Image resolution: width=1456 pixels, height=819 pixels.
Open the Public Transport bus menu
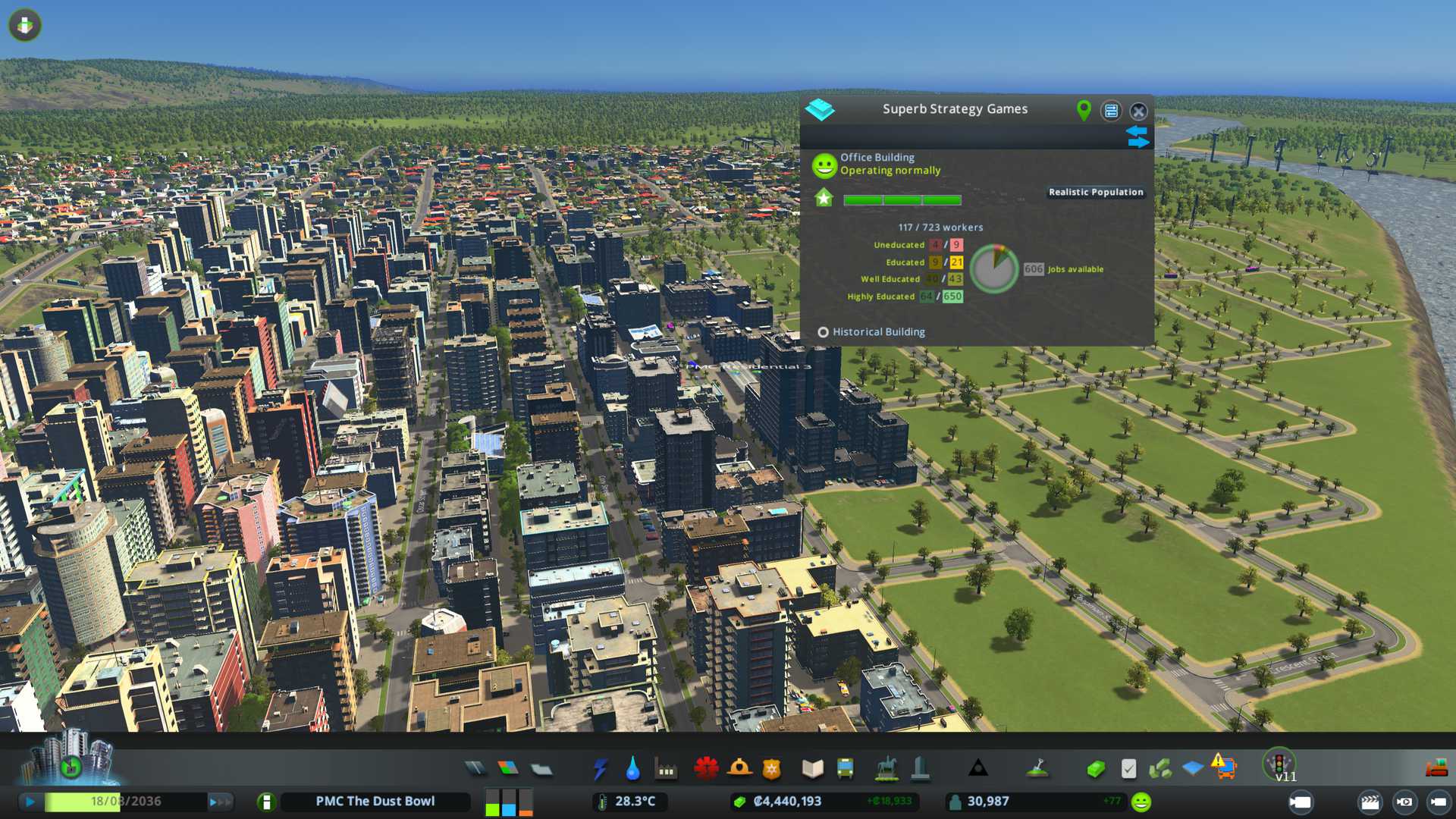pyautogui.click(x=845, y=769)
